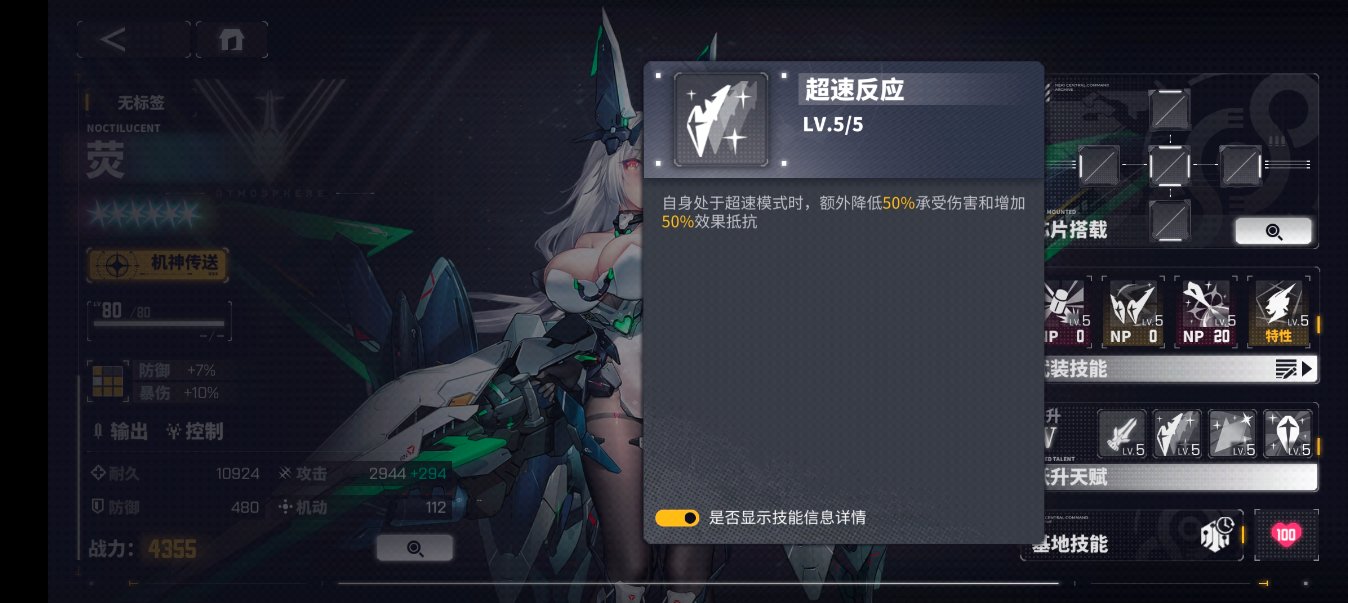This screenshot has height=603, width=1348.
Task: Select the sword talent icon
Action: pos(1122,433)
